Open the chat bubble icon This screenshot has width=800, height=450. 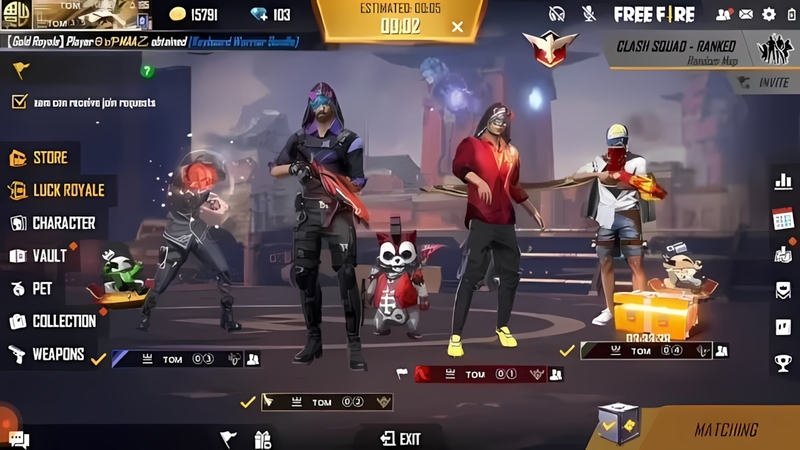point(19,438)
